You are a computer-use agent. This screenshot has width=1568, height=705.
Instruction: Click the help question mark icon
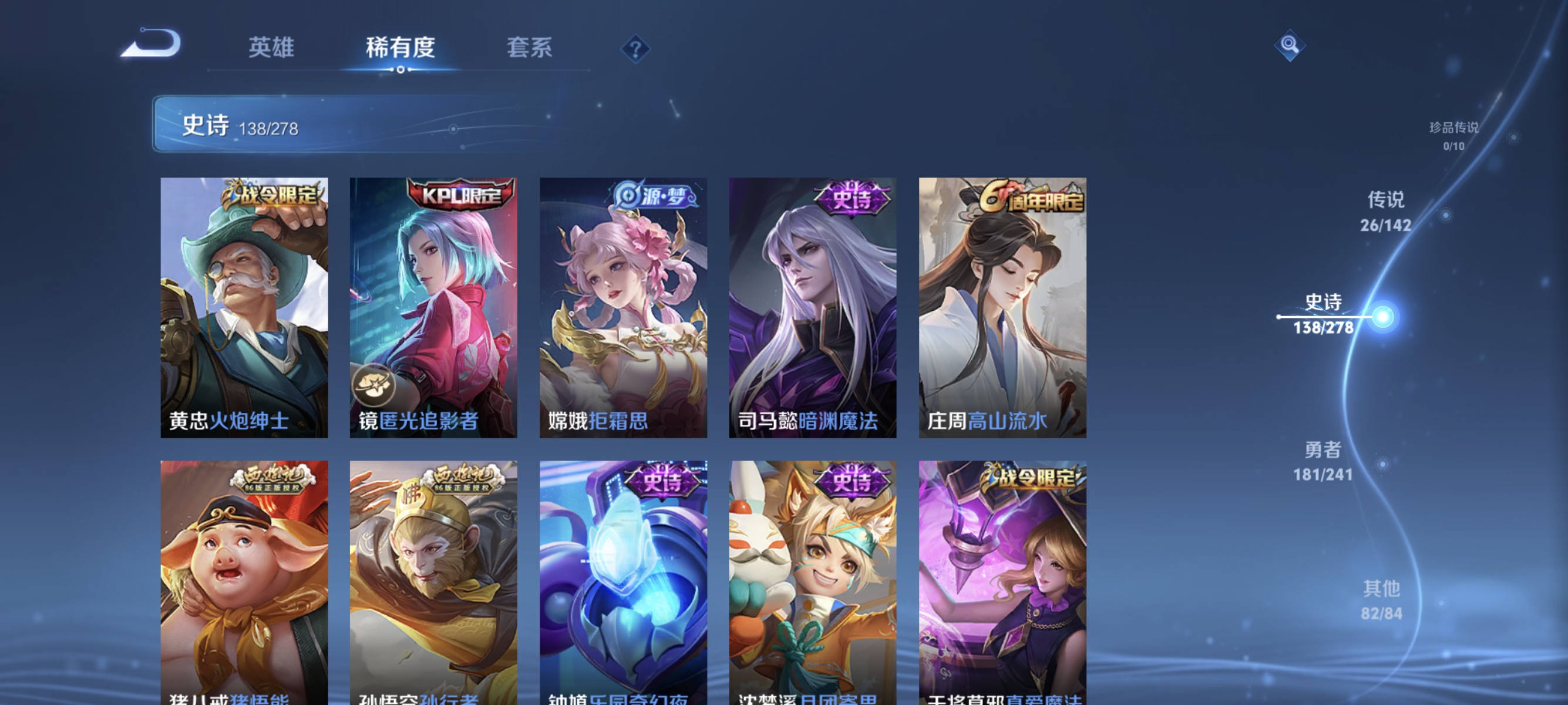[635, 49]
